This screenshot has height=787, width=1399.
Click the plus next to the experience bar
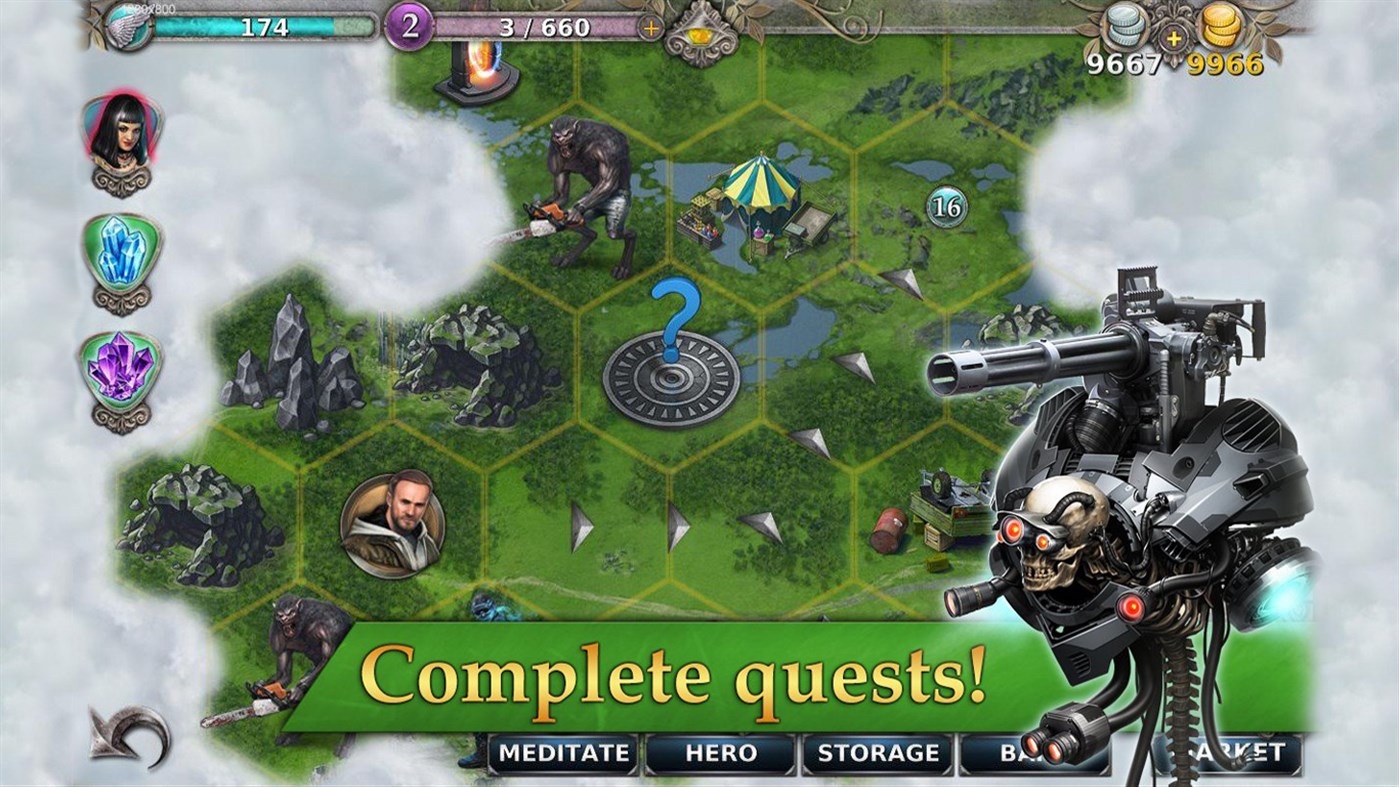[x=651, y=29]
